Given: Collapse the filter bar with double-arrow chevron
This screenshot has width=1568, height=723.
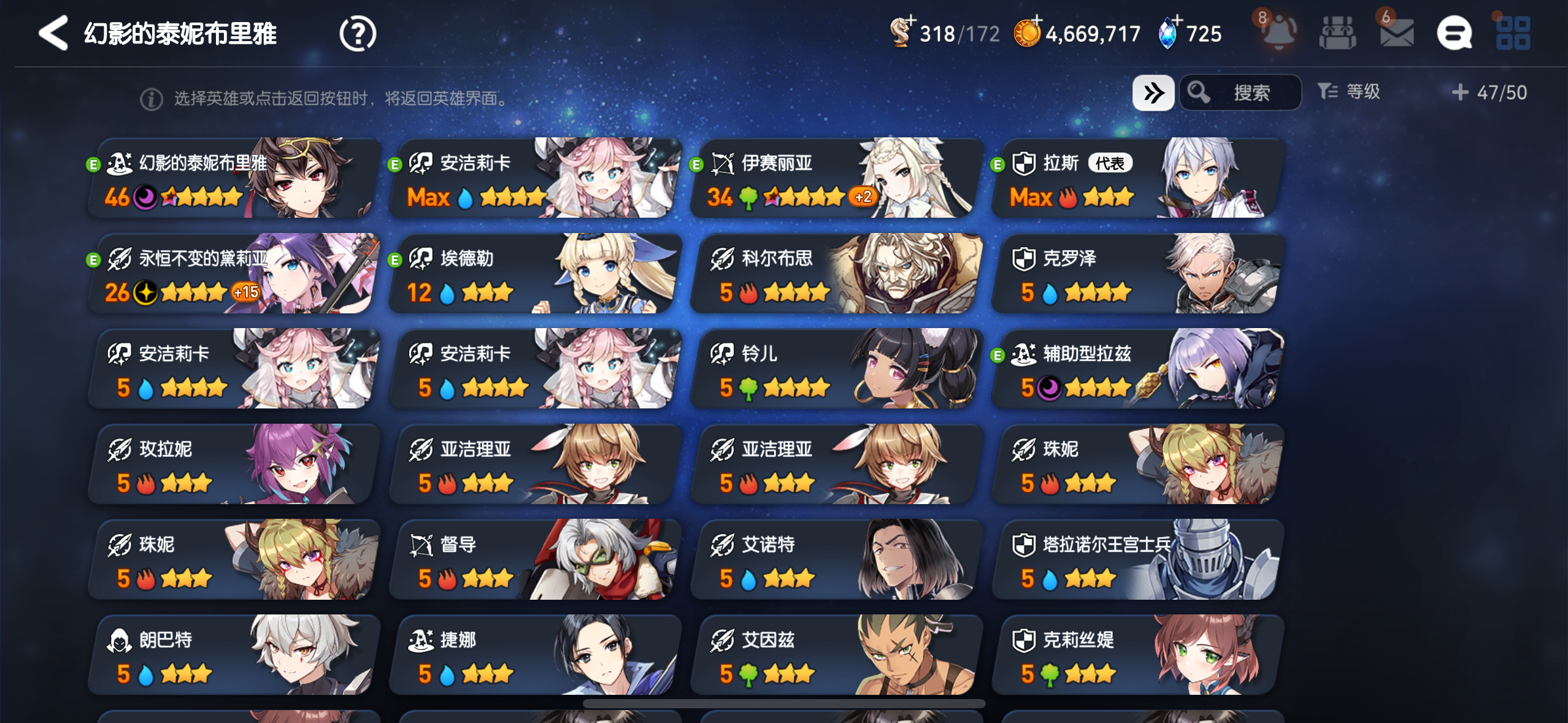Looking at the screenshot, I should tap(1154, 92).
